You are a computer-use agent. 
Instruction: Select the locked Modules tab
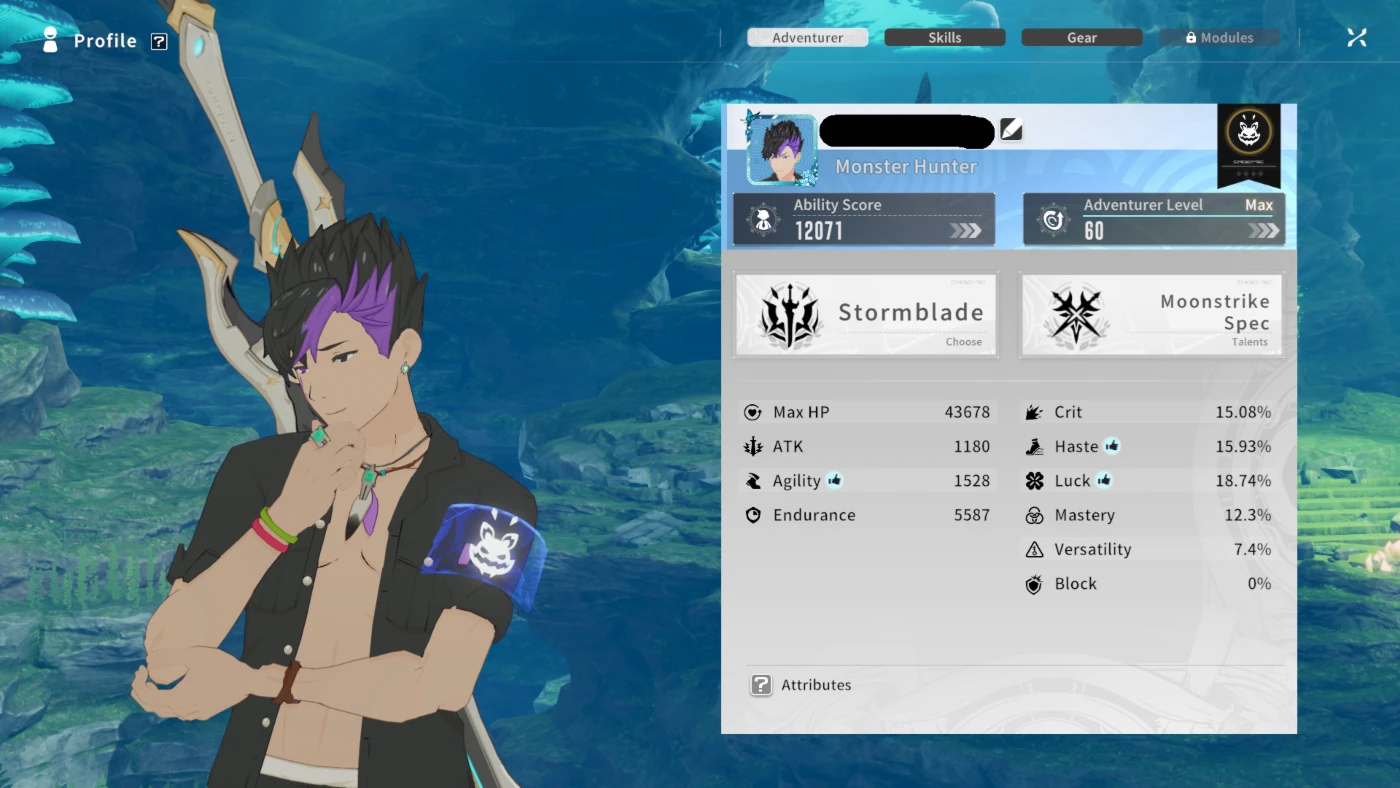[x=1219, y=38]
